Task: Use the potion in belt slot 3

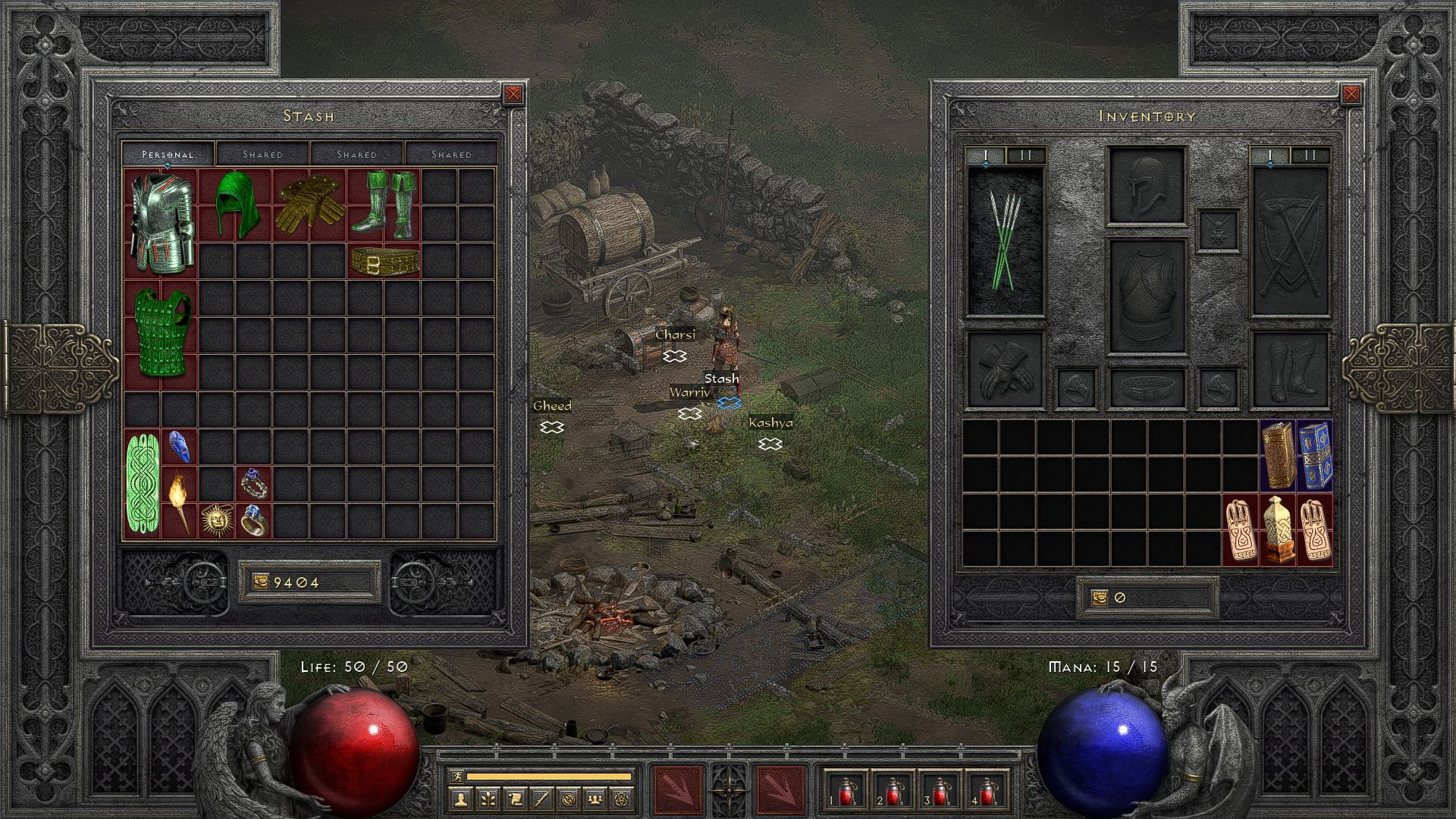Action: [939, 791]
